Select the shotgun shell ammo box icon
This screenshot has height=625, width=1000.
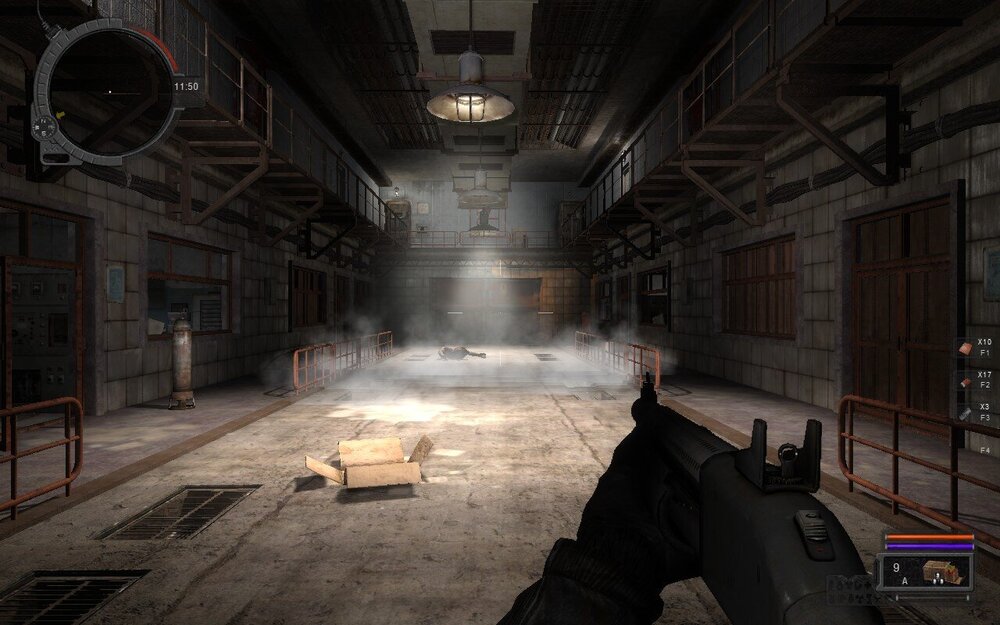pos(941,571)
